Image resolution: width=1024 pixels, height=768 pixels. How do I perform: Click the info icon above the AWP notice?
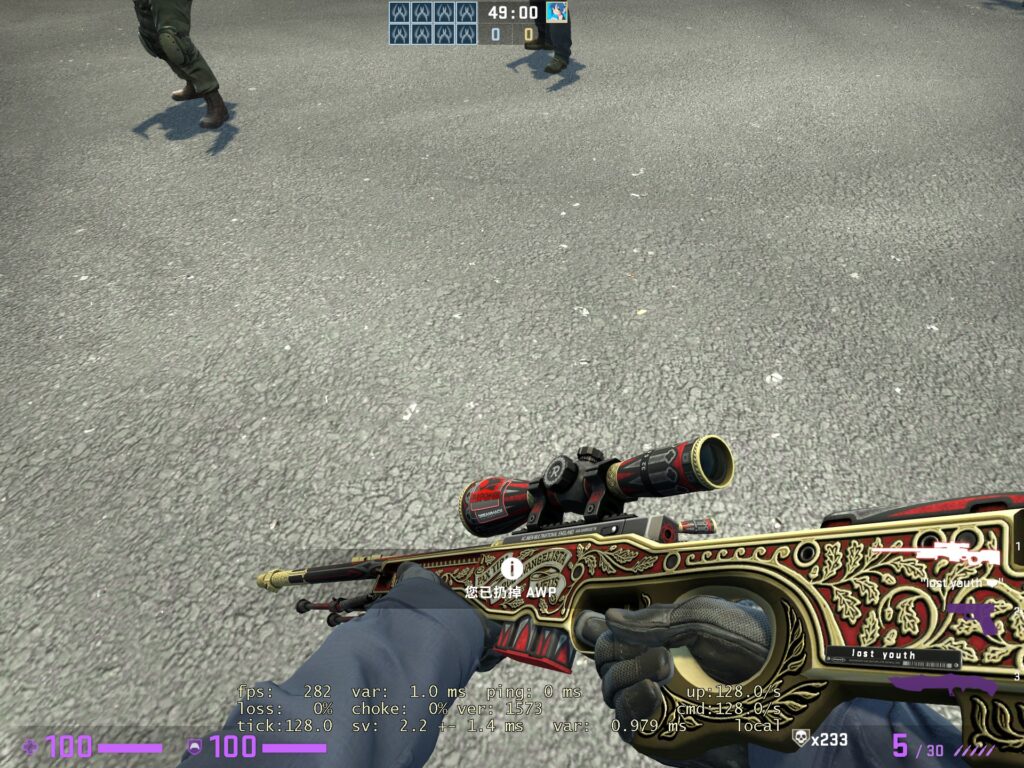(512, 568)
